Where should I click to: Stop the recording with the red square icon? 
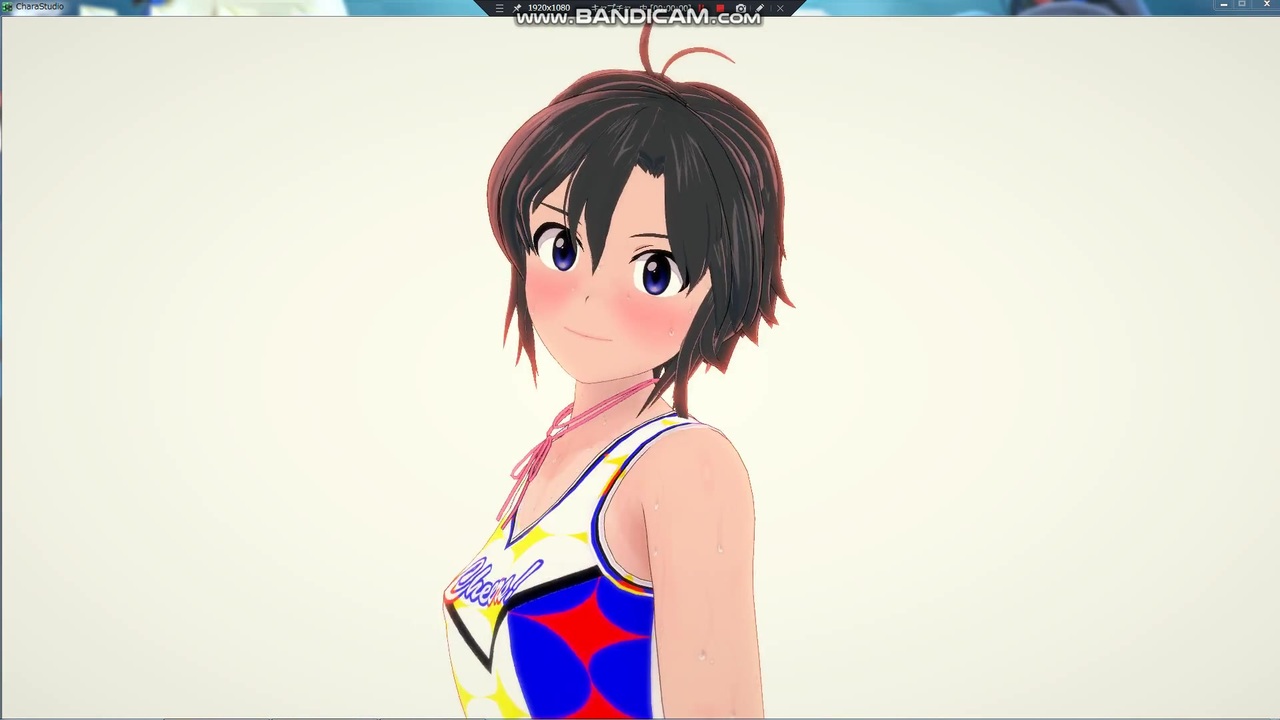pyautogui.click(x=720, y=8)
